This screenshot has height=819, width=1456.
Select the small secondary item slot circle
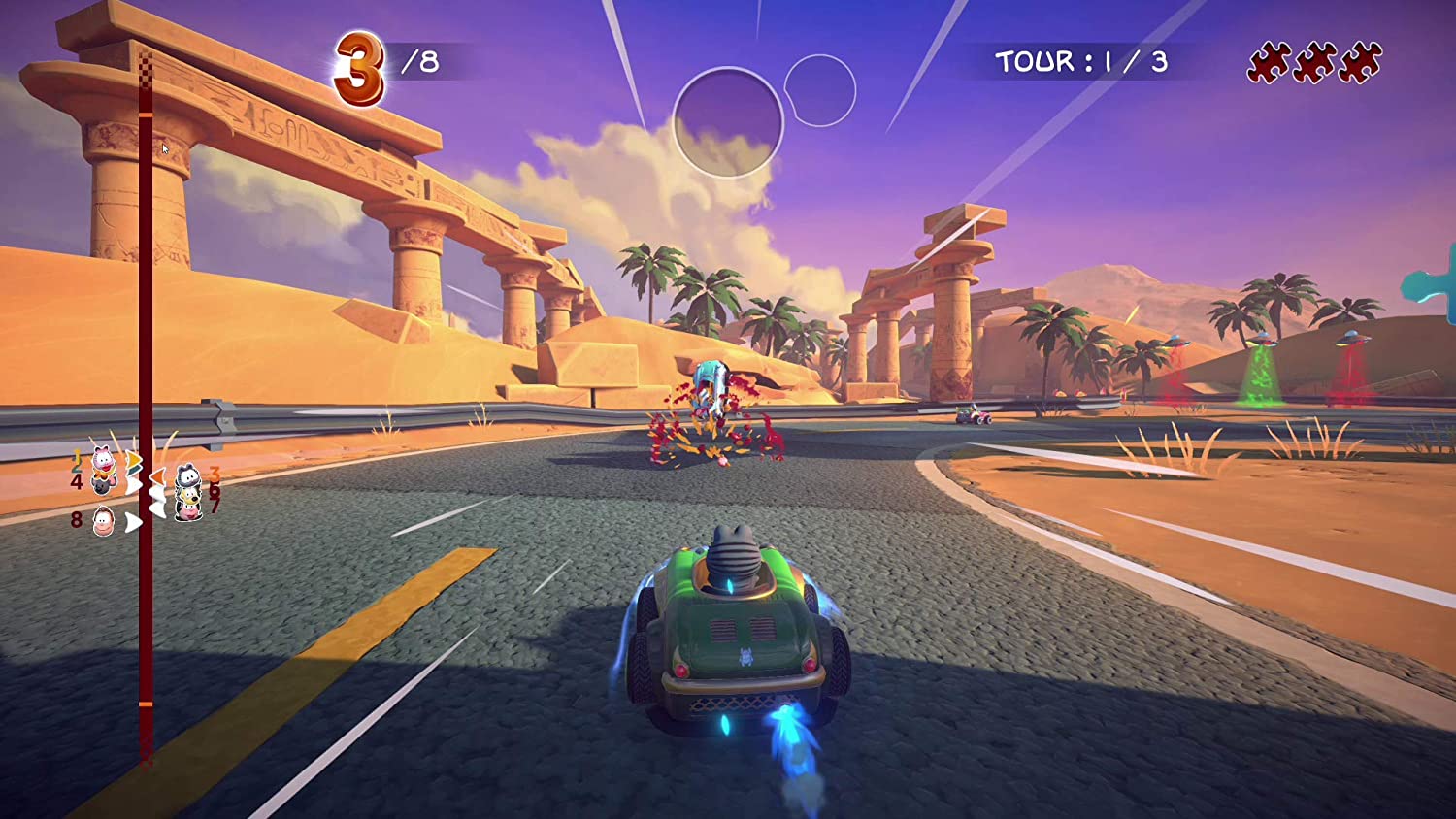[x=819, y=90]
